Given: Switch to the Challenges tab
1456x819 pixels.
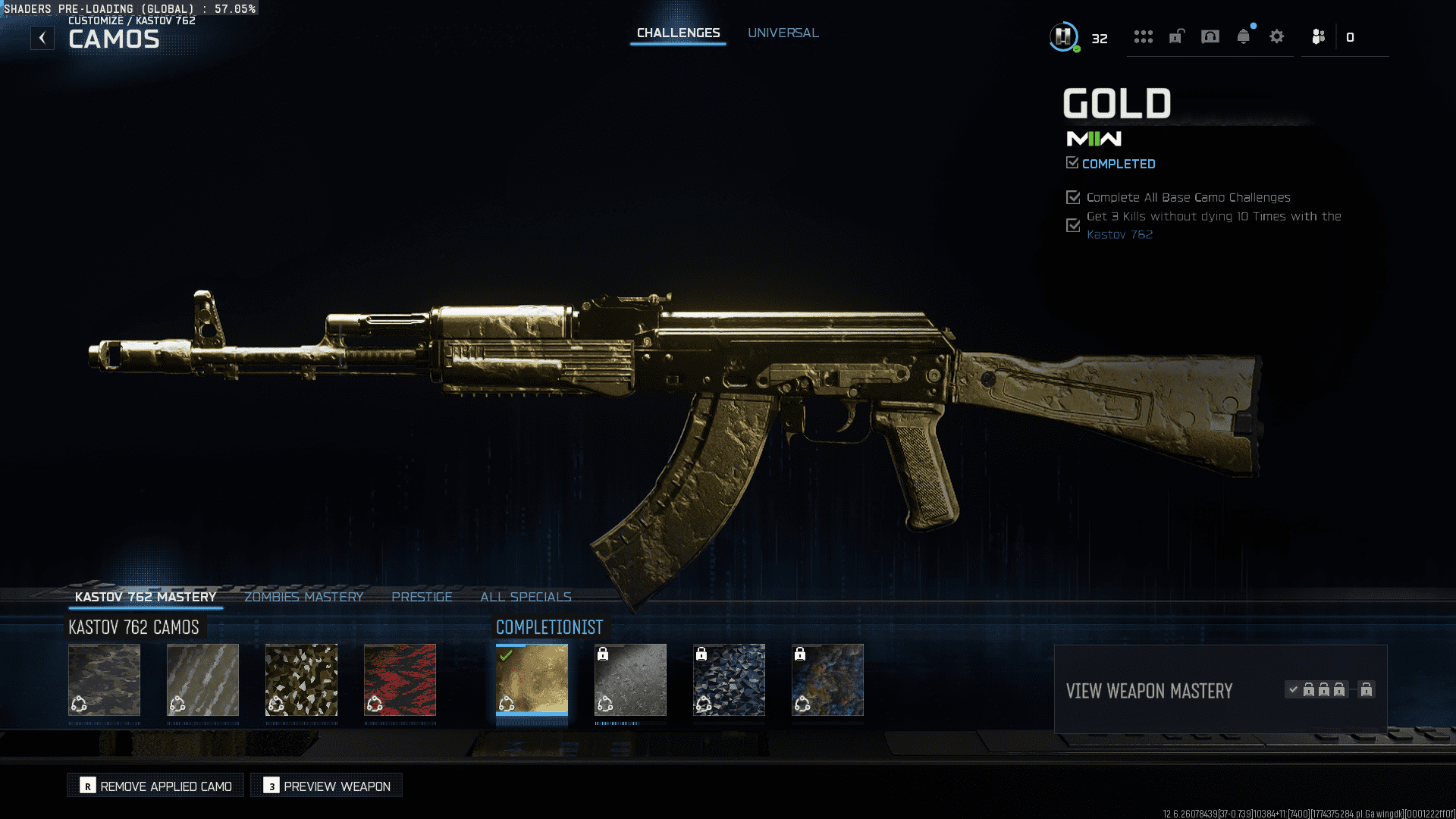Looking at the screenshot, I should tap(678, 33).
